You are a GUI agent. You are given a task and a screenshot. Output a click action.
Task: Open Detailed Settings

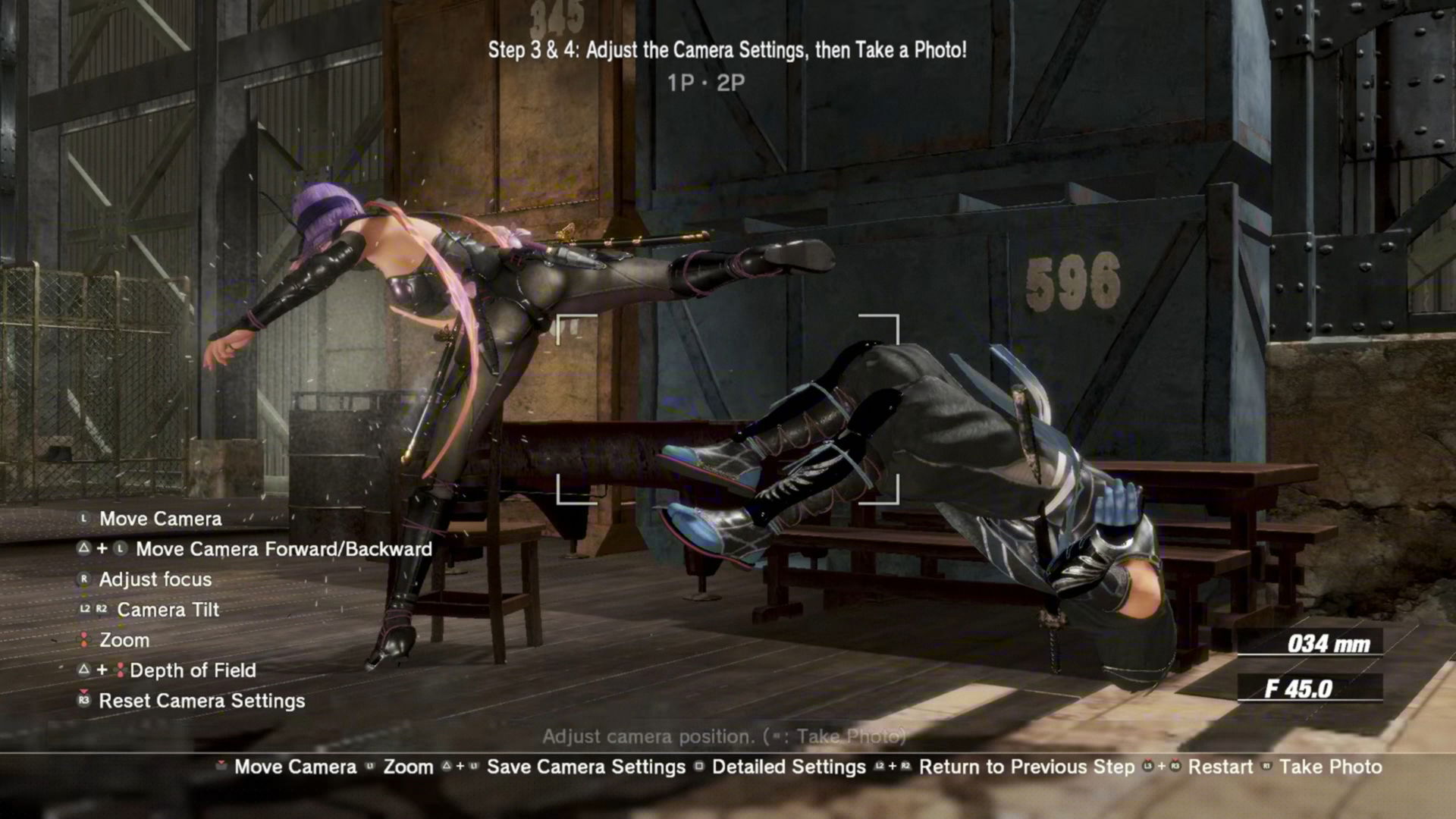click(x=788, y=767)
